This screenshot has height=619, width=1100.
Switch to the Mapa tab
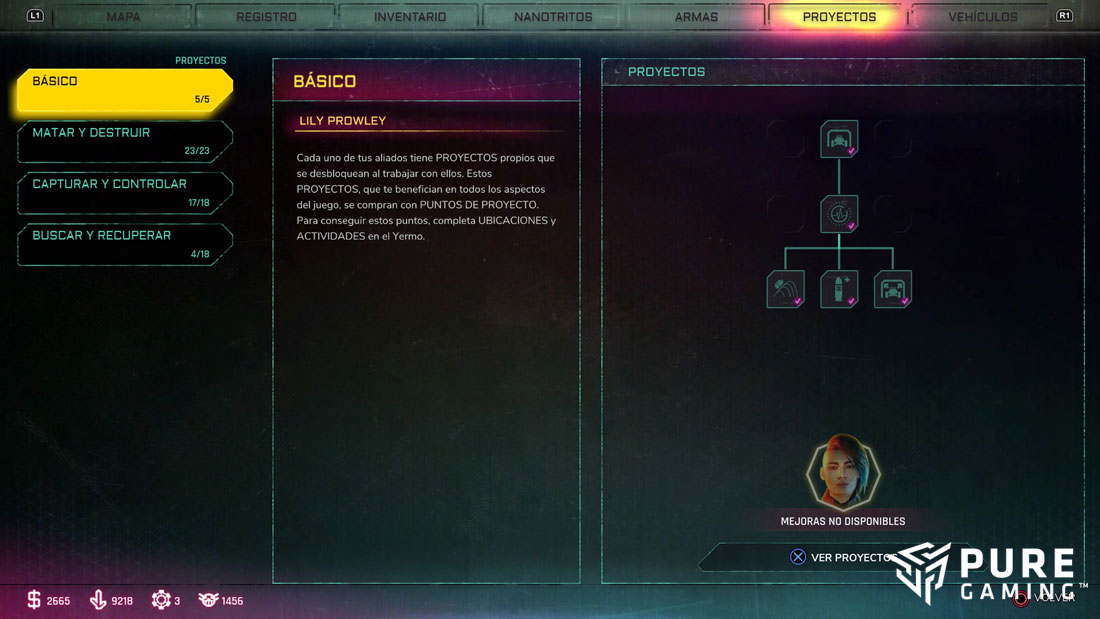[x=123, y=17]
